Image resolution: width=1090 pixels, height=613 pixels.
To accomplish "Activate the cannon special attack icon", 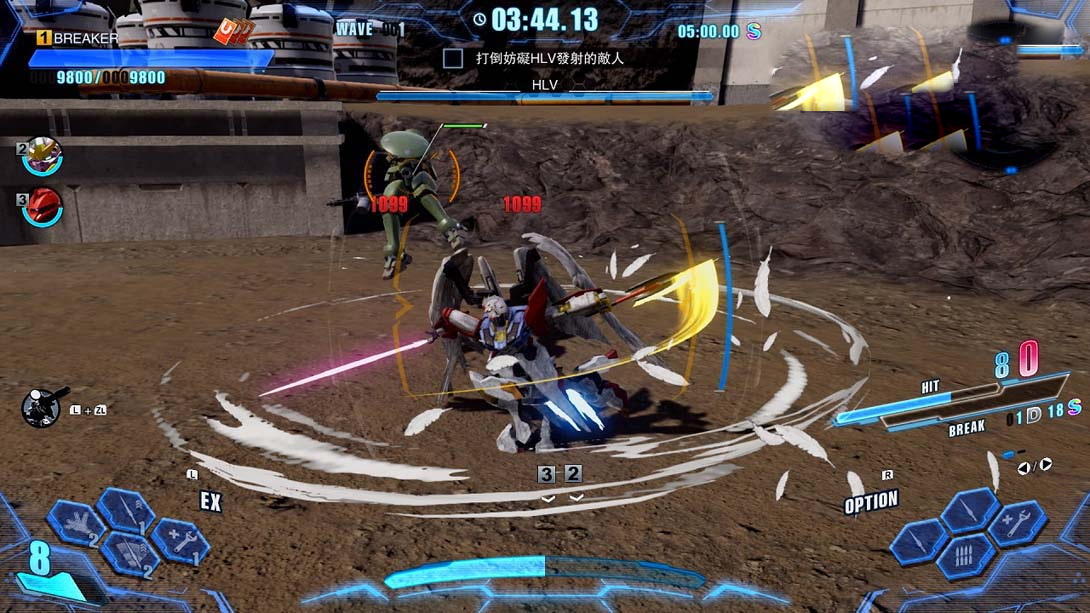I will click(x=42, y=406).
